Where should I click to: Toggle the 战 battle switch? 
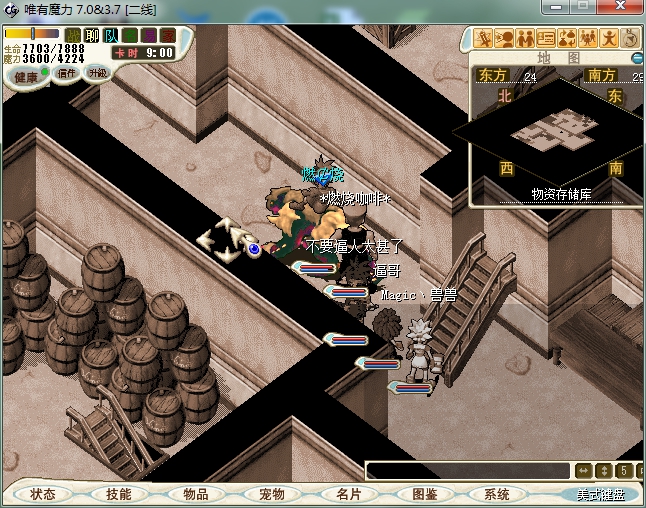point(72,36)
